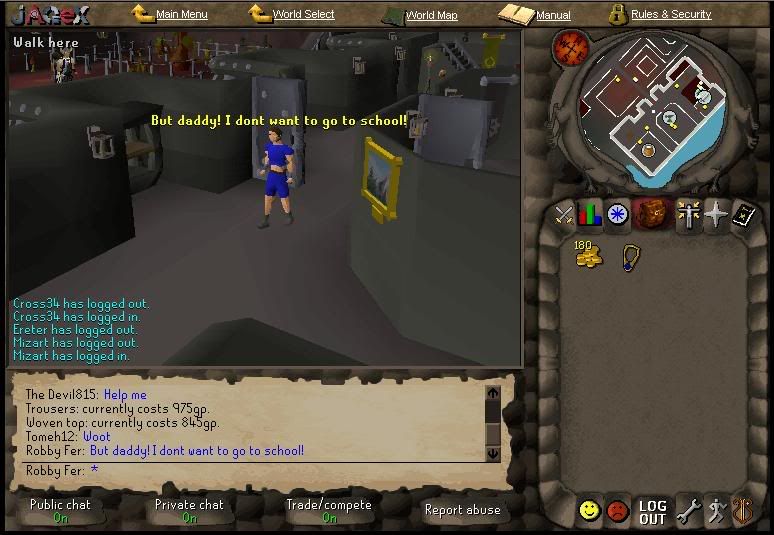Switch to the bar-chart stats tab
This screenshot has height=535, width=774.
[x=590, y=214]
